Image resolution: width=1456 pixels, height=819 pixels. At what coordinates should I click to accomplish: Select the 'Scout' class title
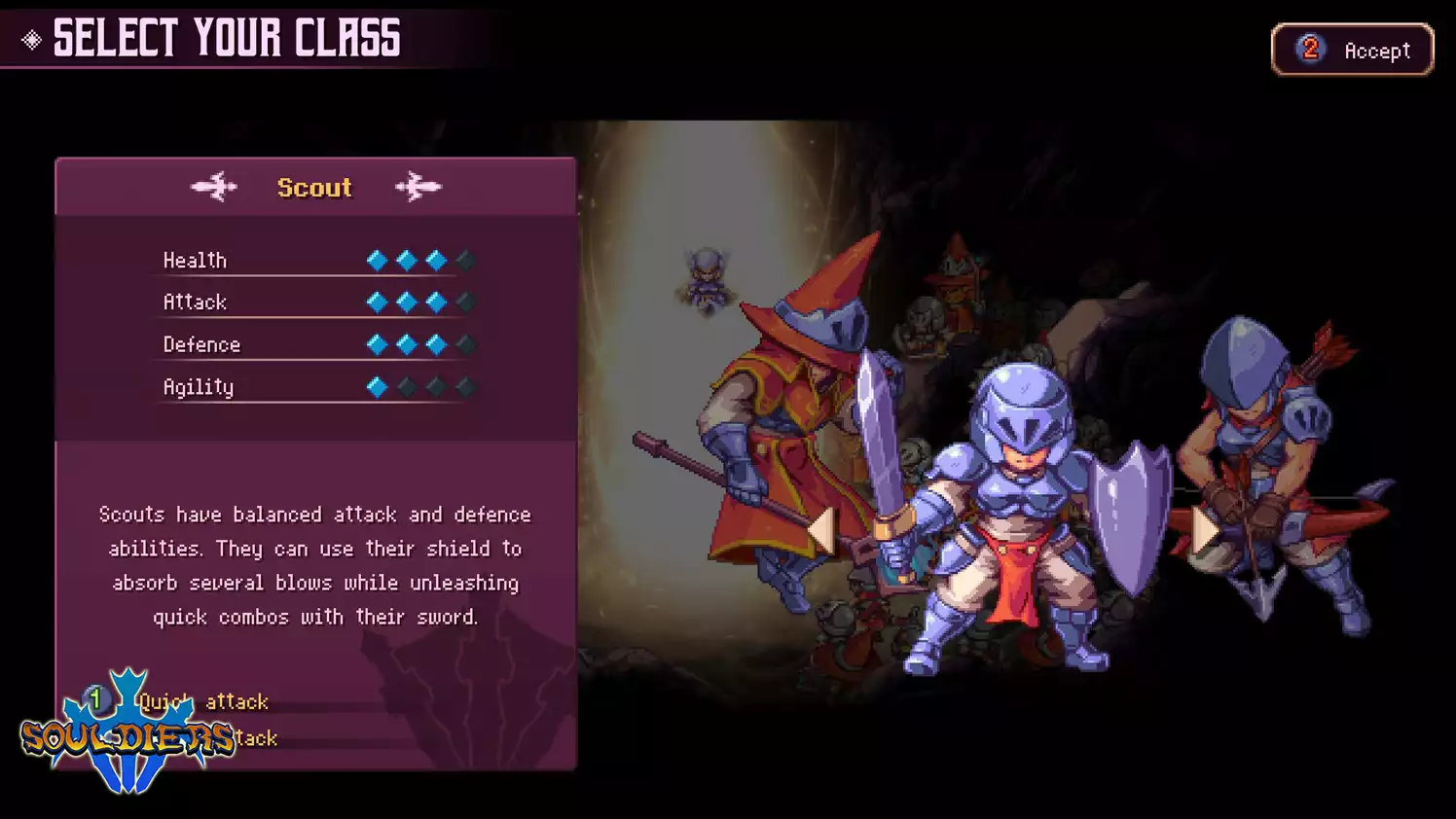coord(314,187)
